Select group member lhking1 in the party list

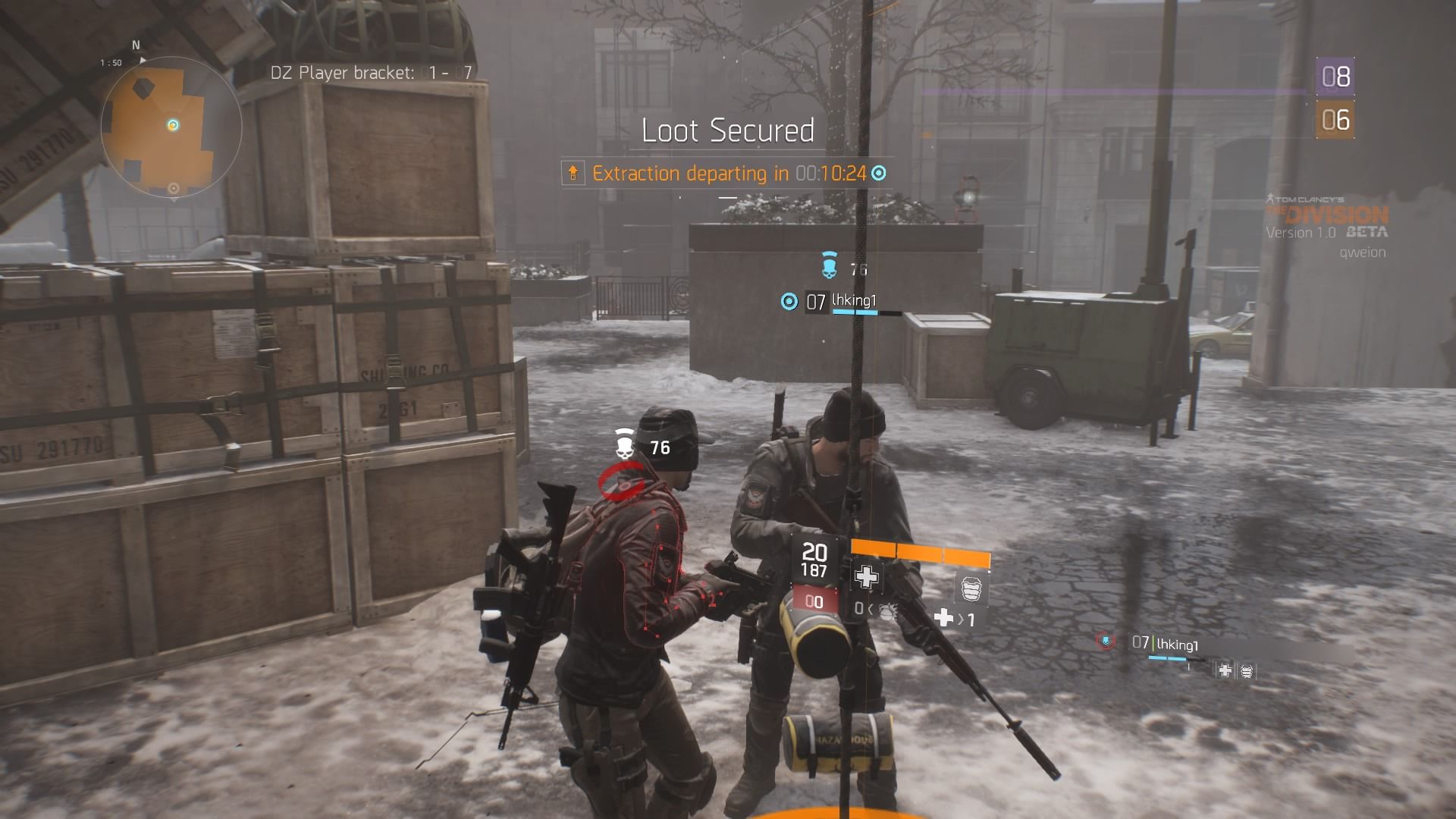pyautogui.click(x=1175, y=645)
